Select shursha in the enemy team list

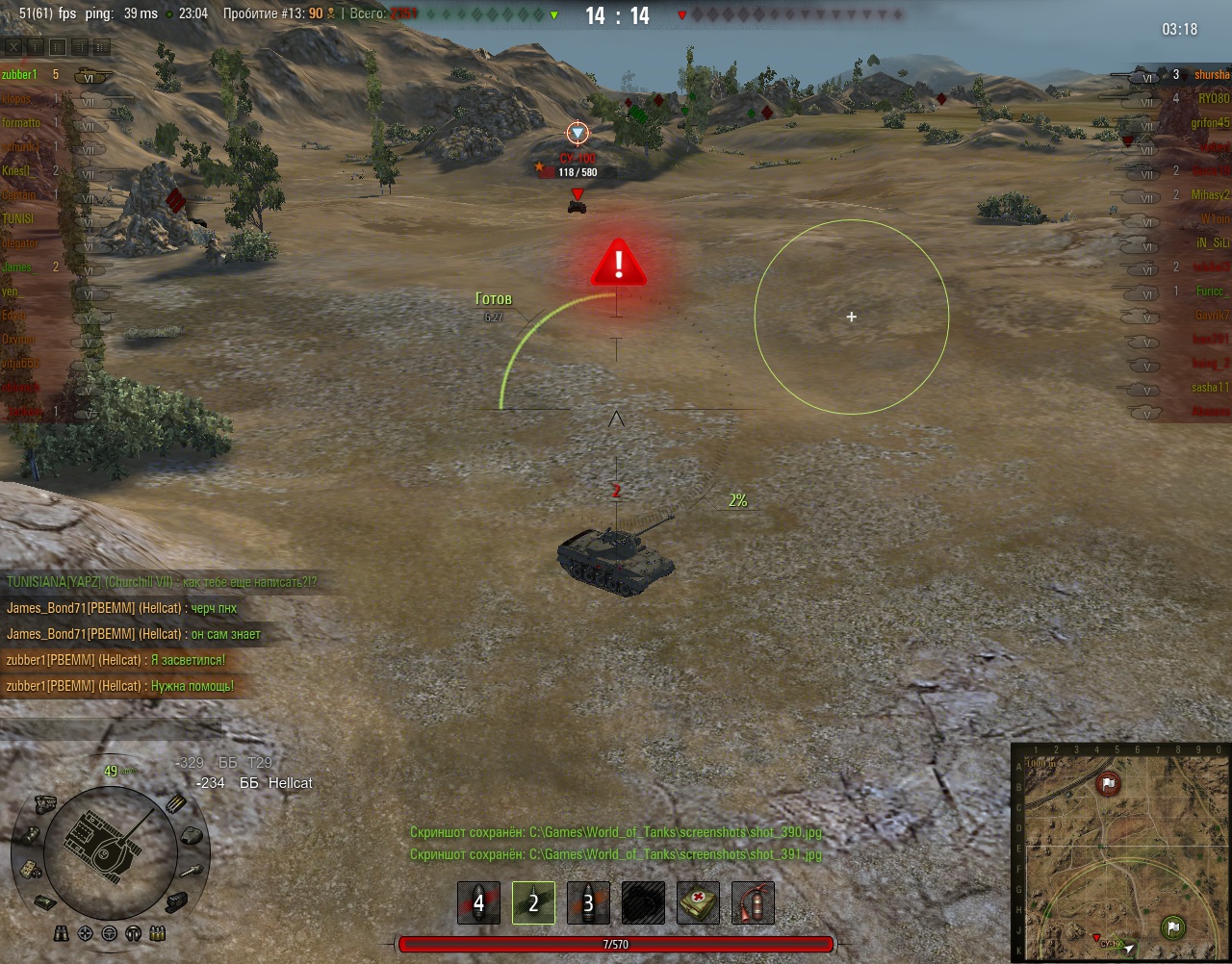tap(1211, 75)
